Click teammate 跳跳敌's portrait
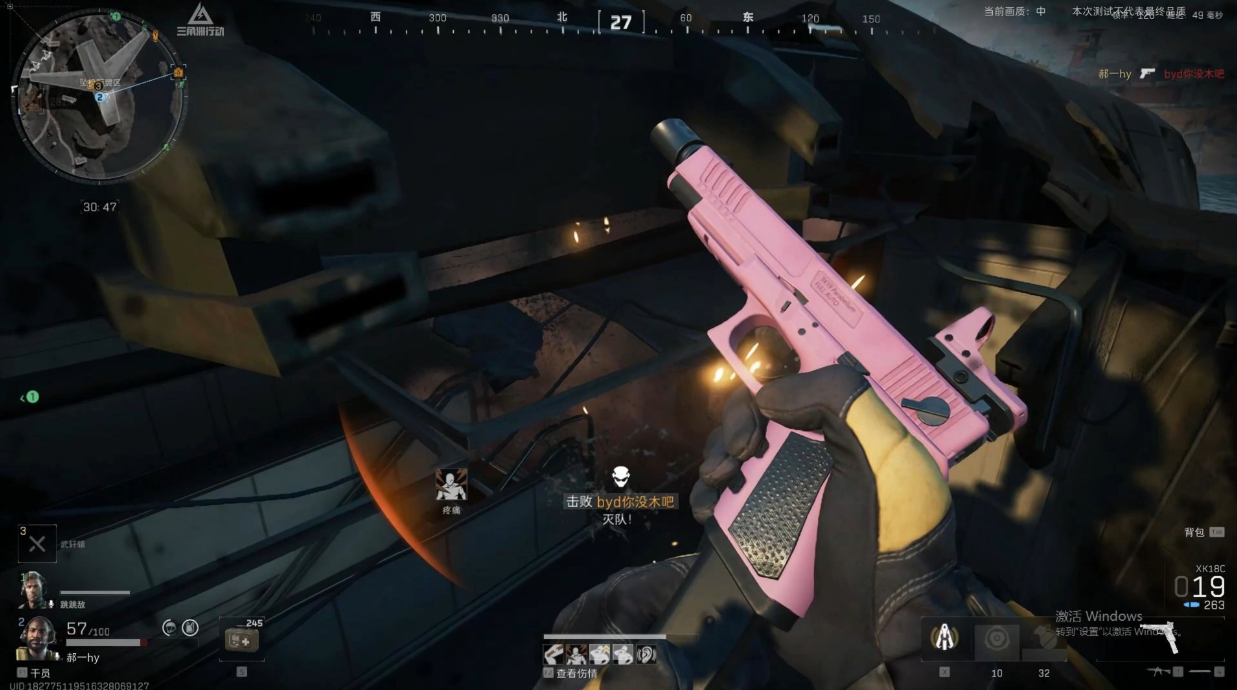Screen dimensions: 1237x690 pyautogui.click(x=33, y=590)
